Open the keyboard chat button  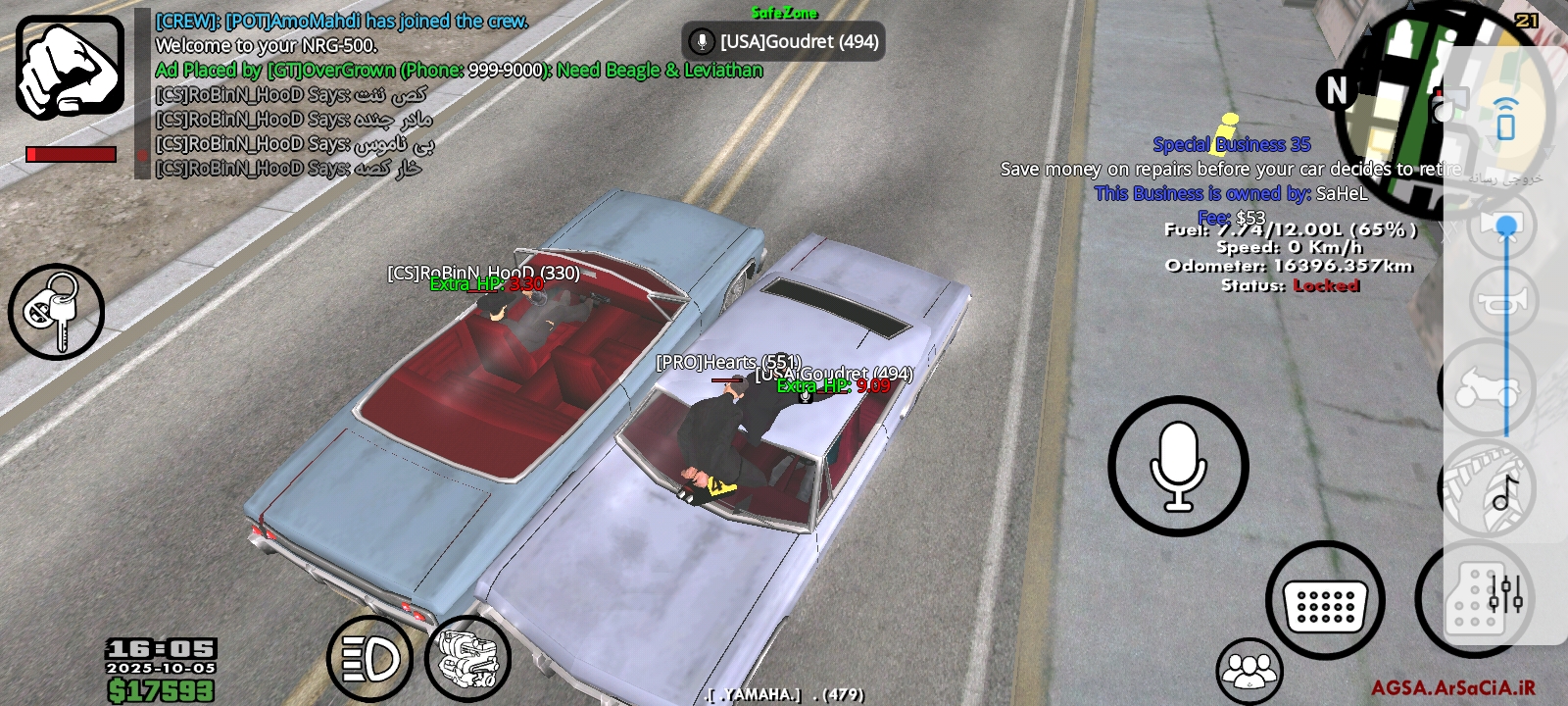(x=1325, y=600)
